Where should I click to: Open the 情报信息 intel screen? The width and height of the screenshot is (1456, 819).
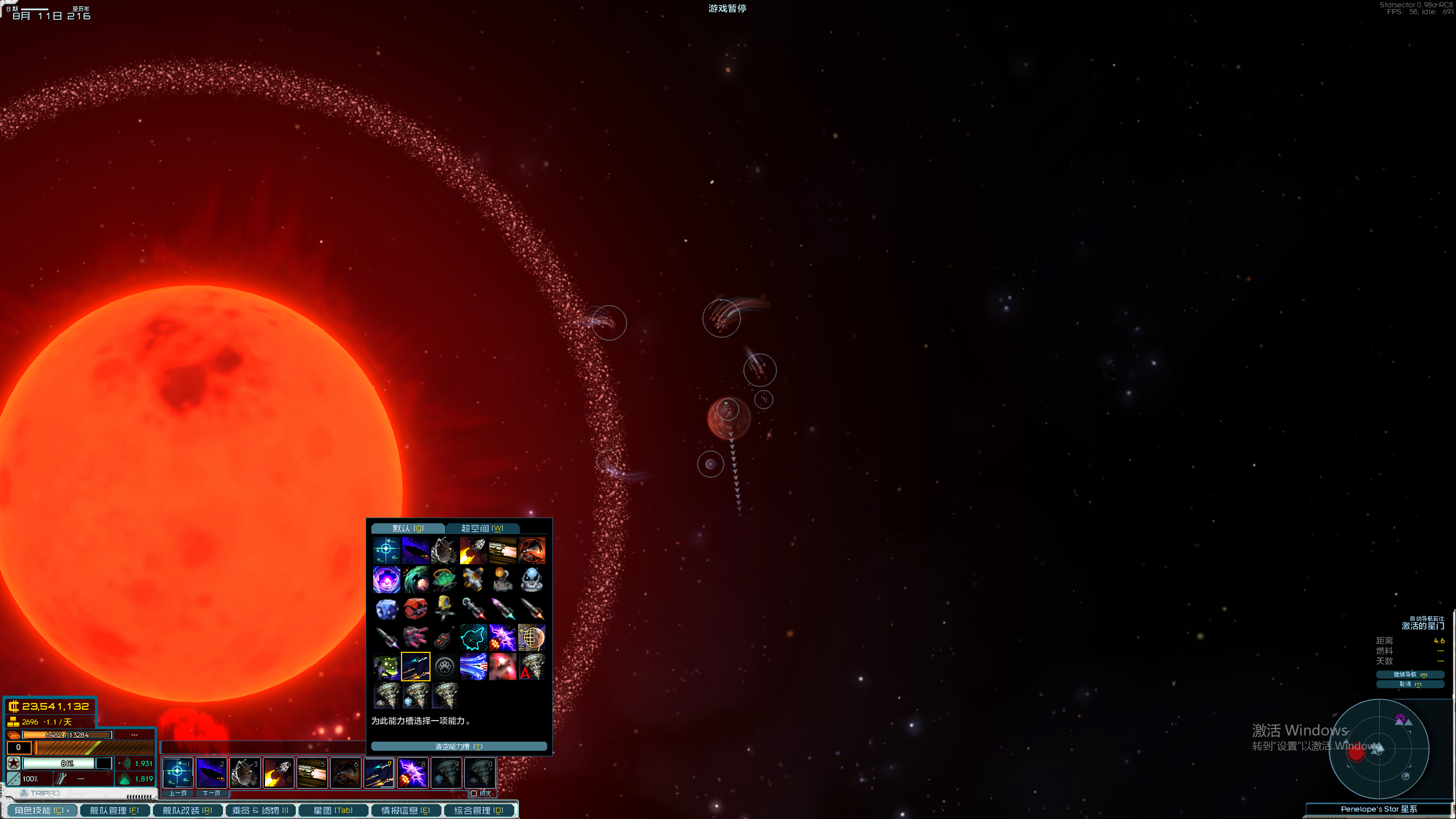[406, 810]
